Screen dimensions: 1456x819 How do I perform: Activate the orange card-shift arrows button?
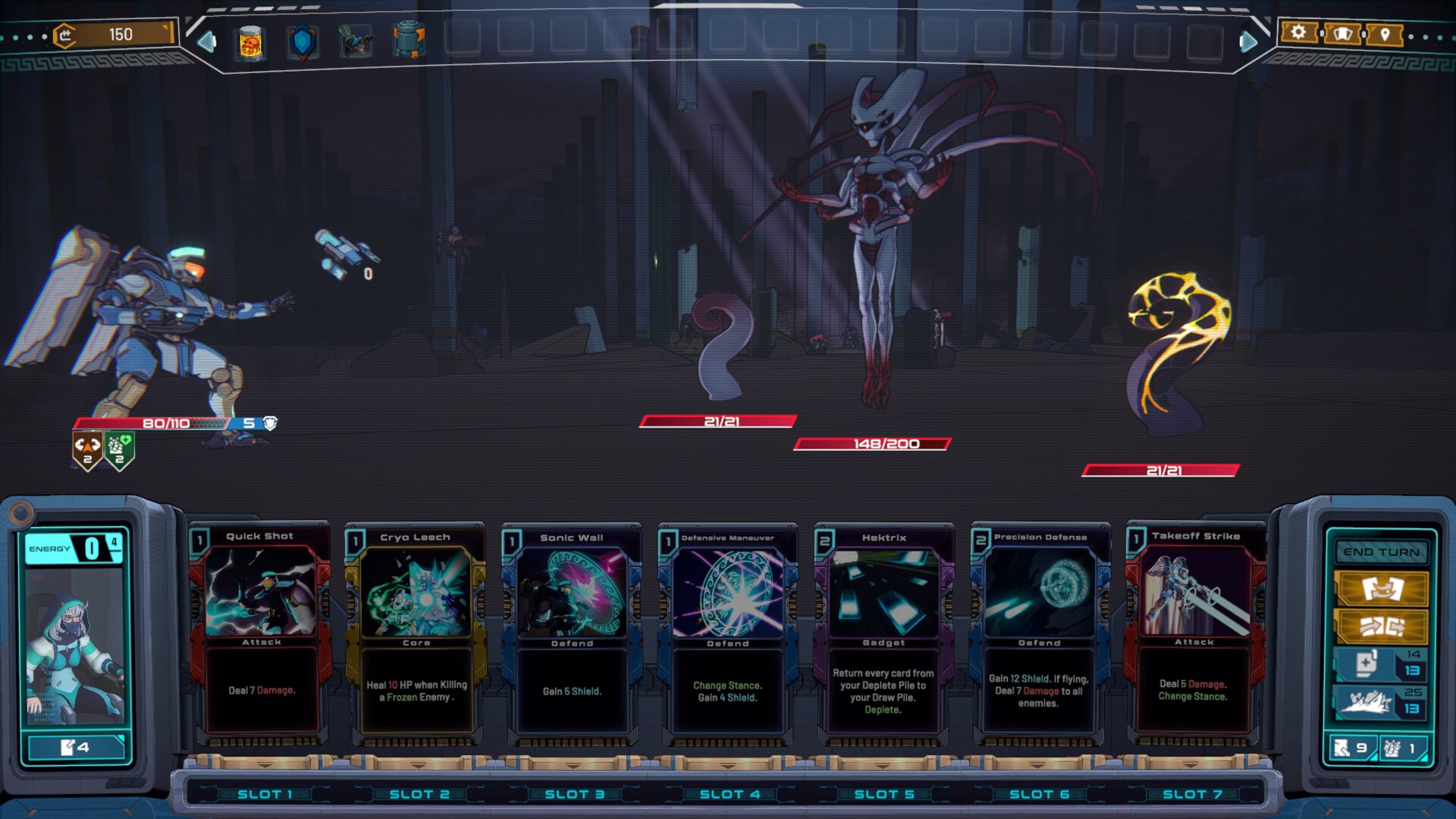point(1381,626)
